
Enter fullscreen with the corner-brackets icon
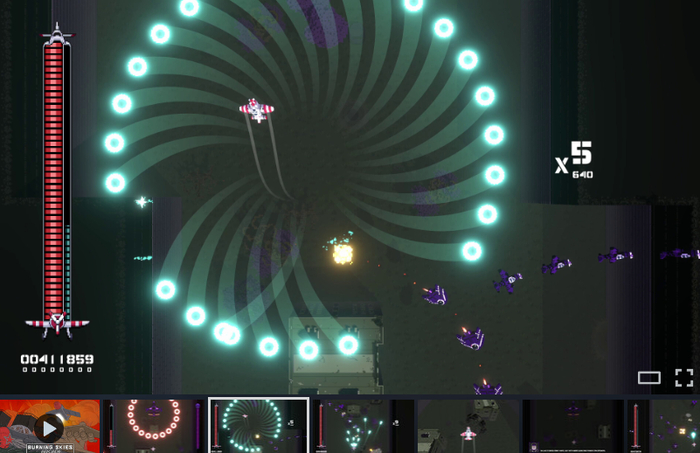click(x=684, y=377)
